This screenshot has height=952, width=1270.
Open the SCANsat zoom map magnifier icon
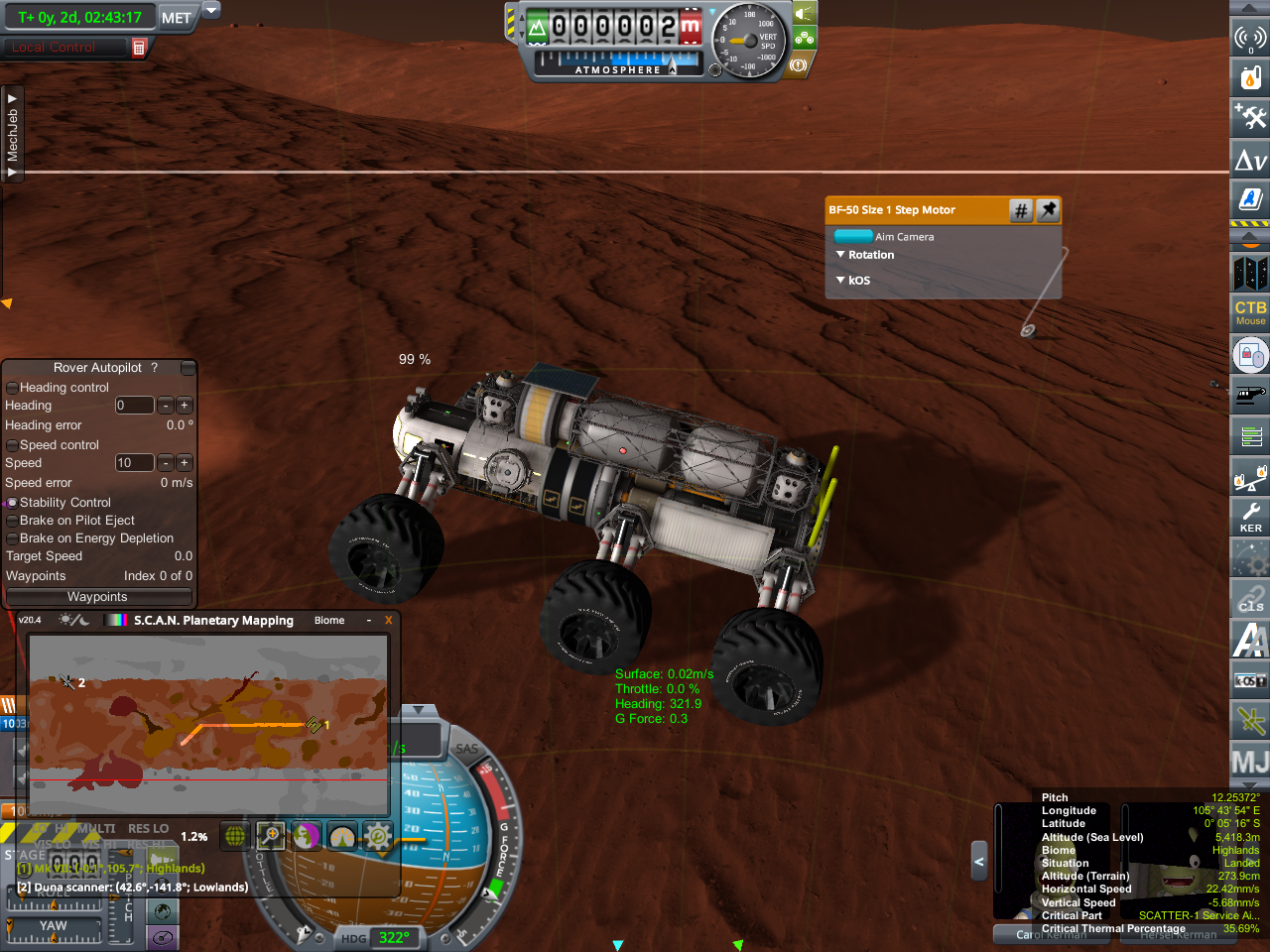point(270,836)
